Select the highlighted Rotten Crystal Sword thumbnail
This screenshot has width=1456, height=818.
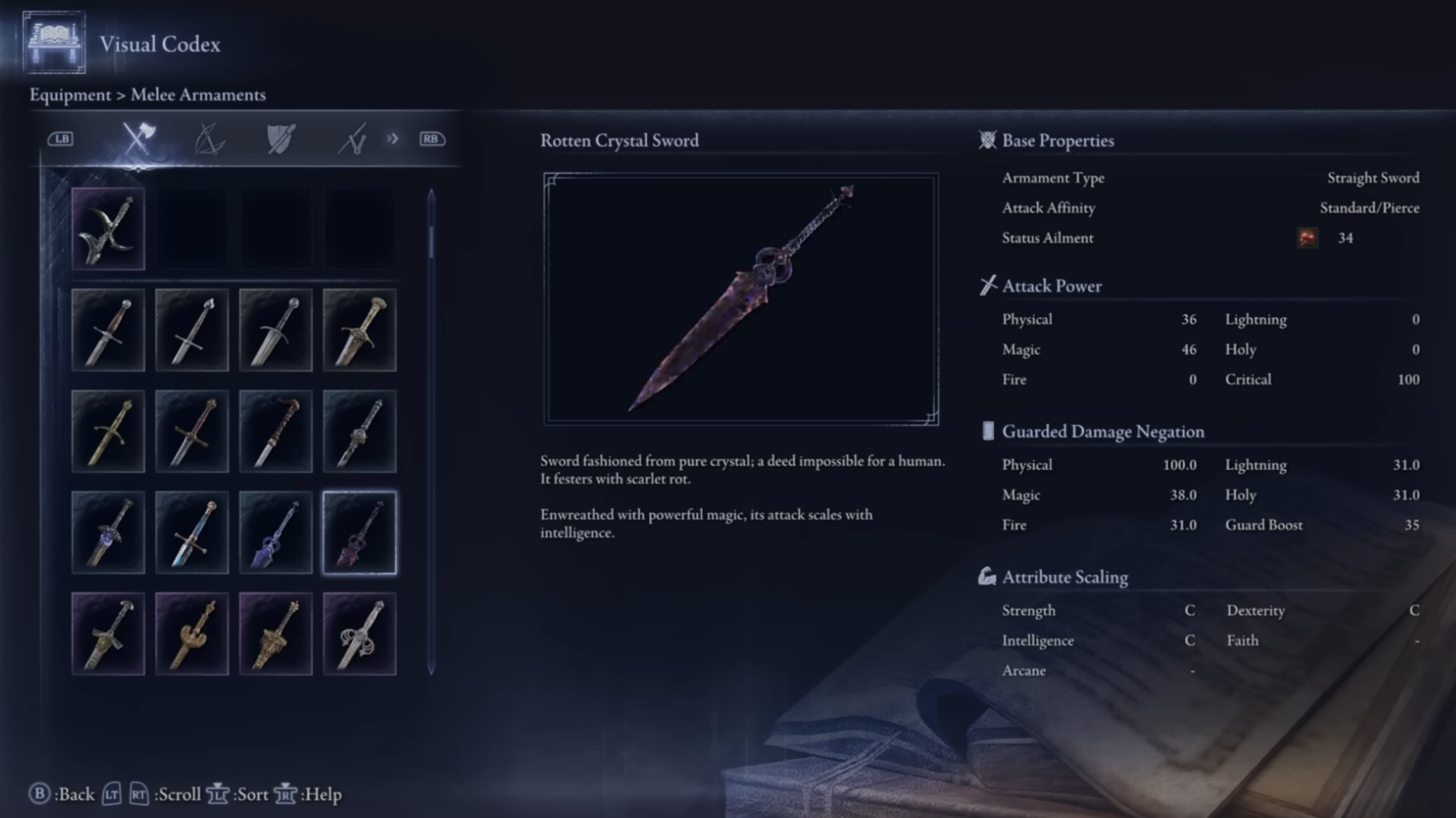[359, 532]
